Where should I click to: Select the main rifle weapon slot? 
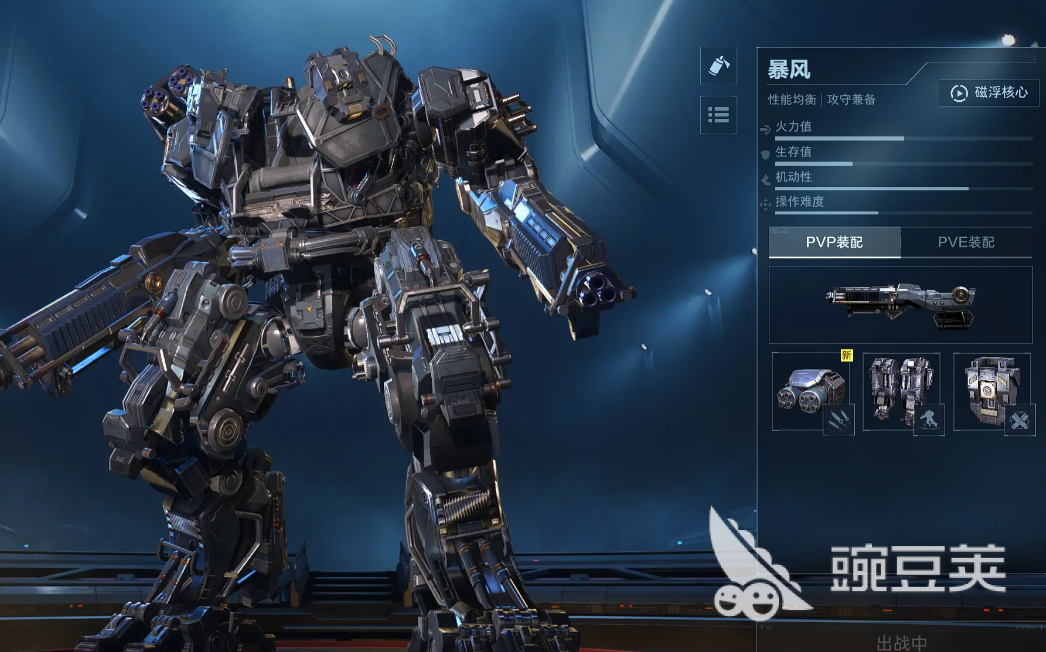tap(900, 304)
